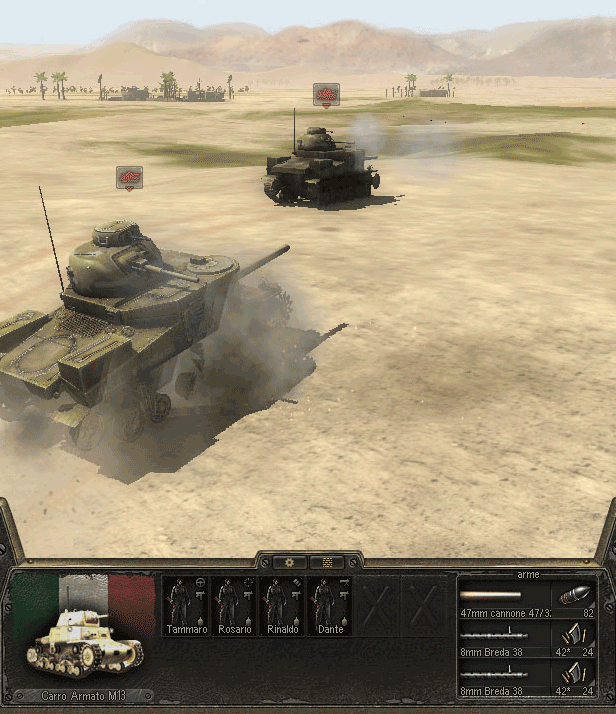Select crew member Rosario
Viewport: 616px width, 714px height.
click(235, 605)
